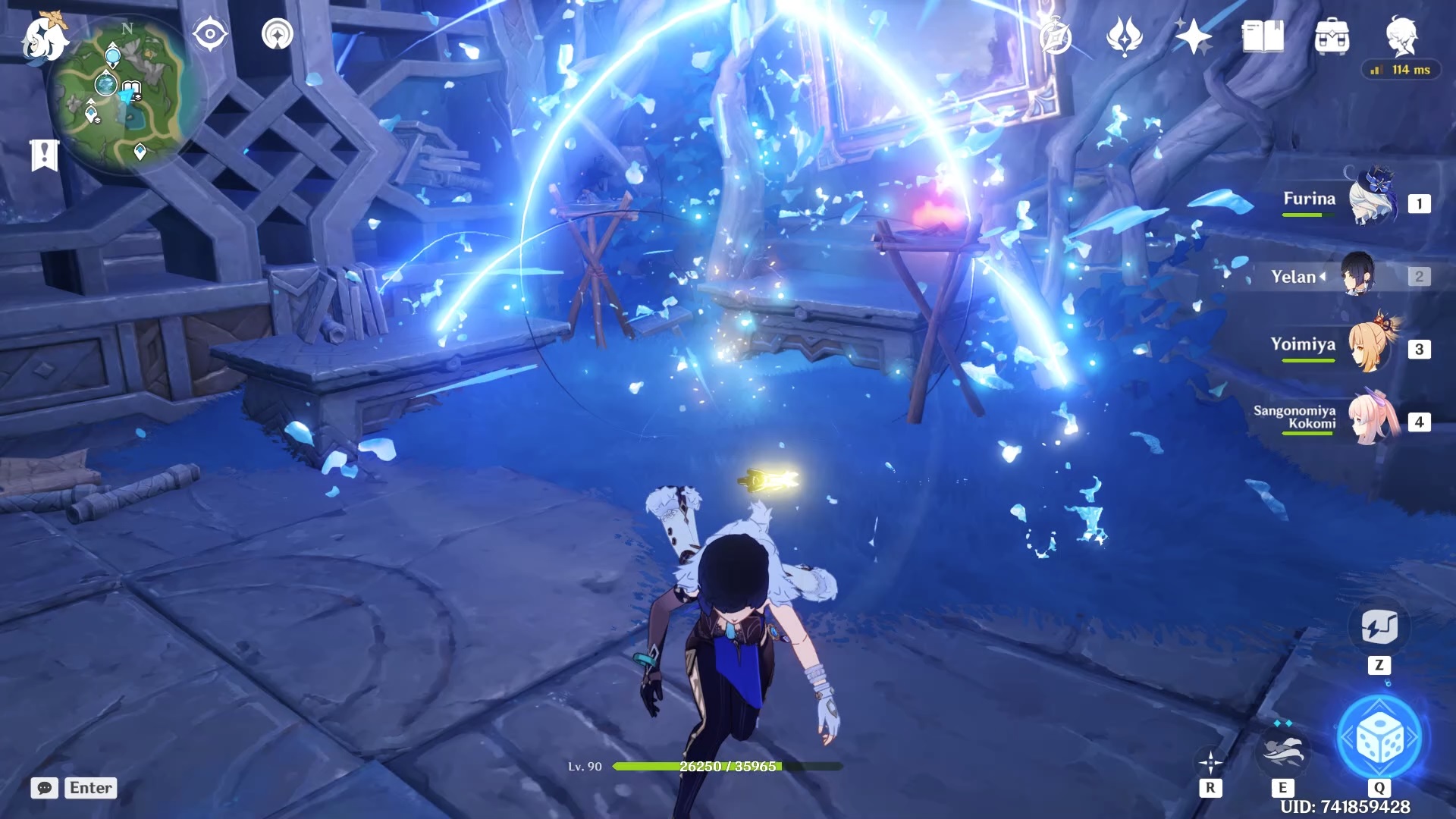
Task: Use the gadget above the Z key
Action: tap(1379, 628)
